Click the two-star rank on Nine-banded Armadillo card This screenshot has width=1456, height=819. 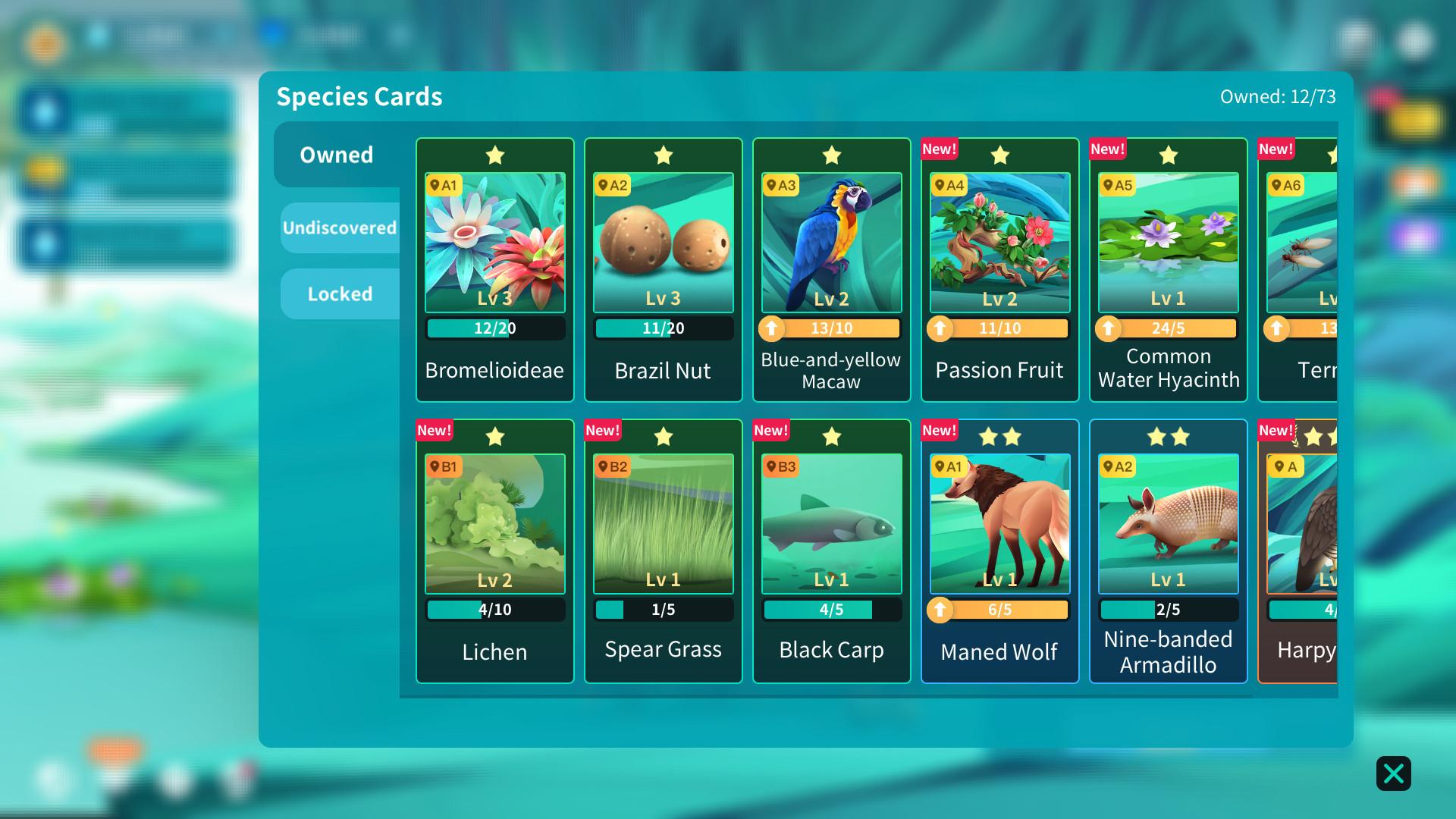(x=1168, y=437)
